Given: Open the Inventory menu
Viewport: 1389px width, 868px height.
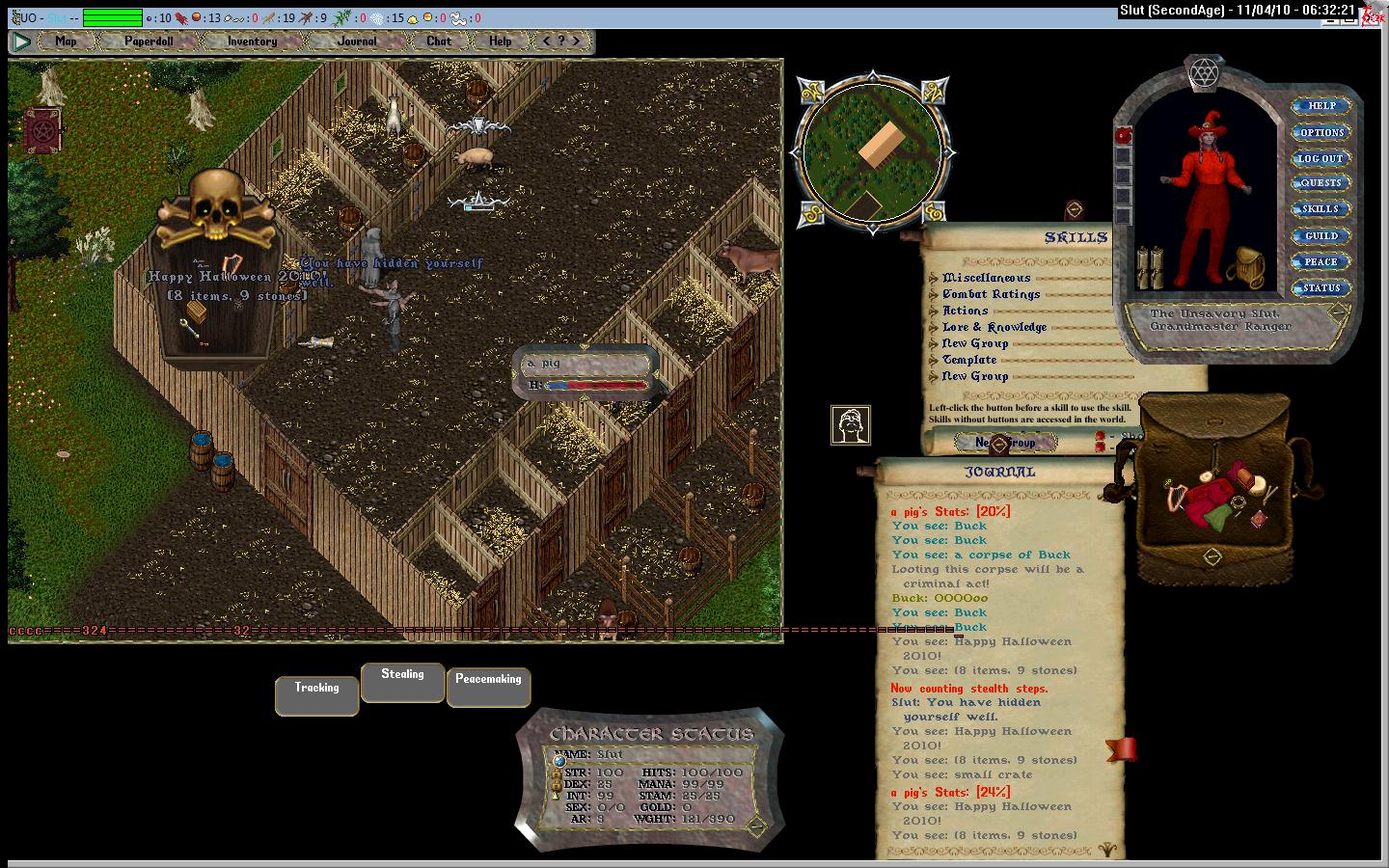Looking at the screenshot, I should click(252, 41).
